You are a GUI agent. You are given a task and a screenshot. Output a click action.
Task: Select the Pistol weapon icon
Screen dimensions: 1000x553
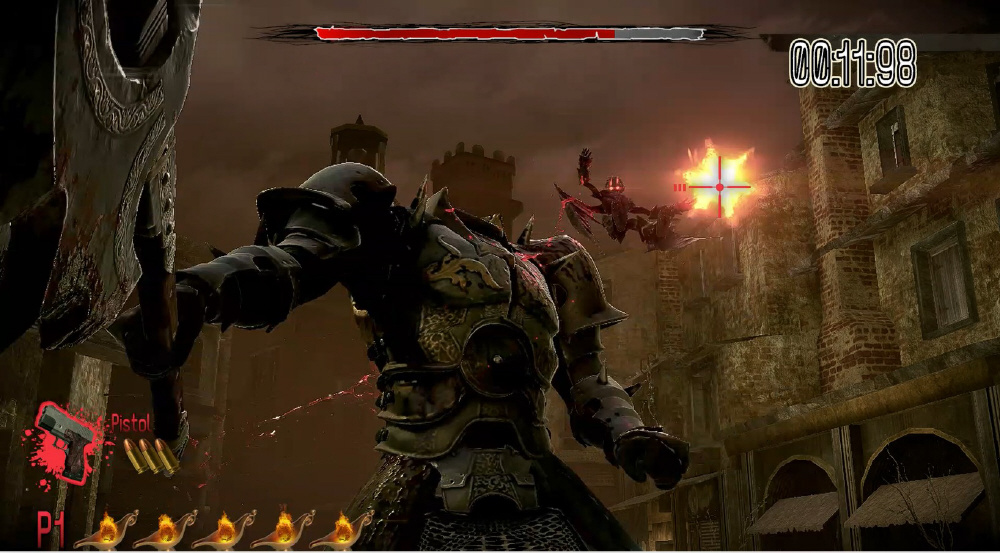click(66, 440)
